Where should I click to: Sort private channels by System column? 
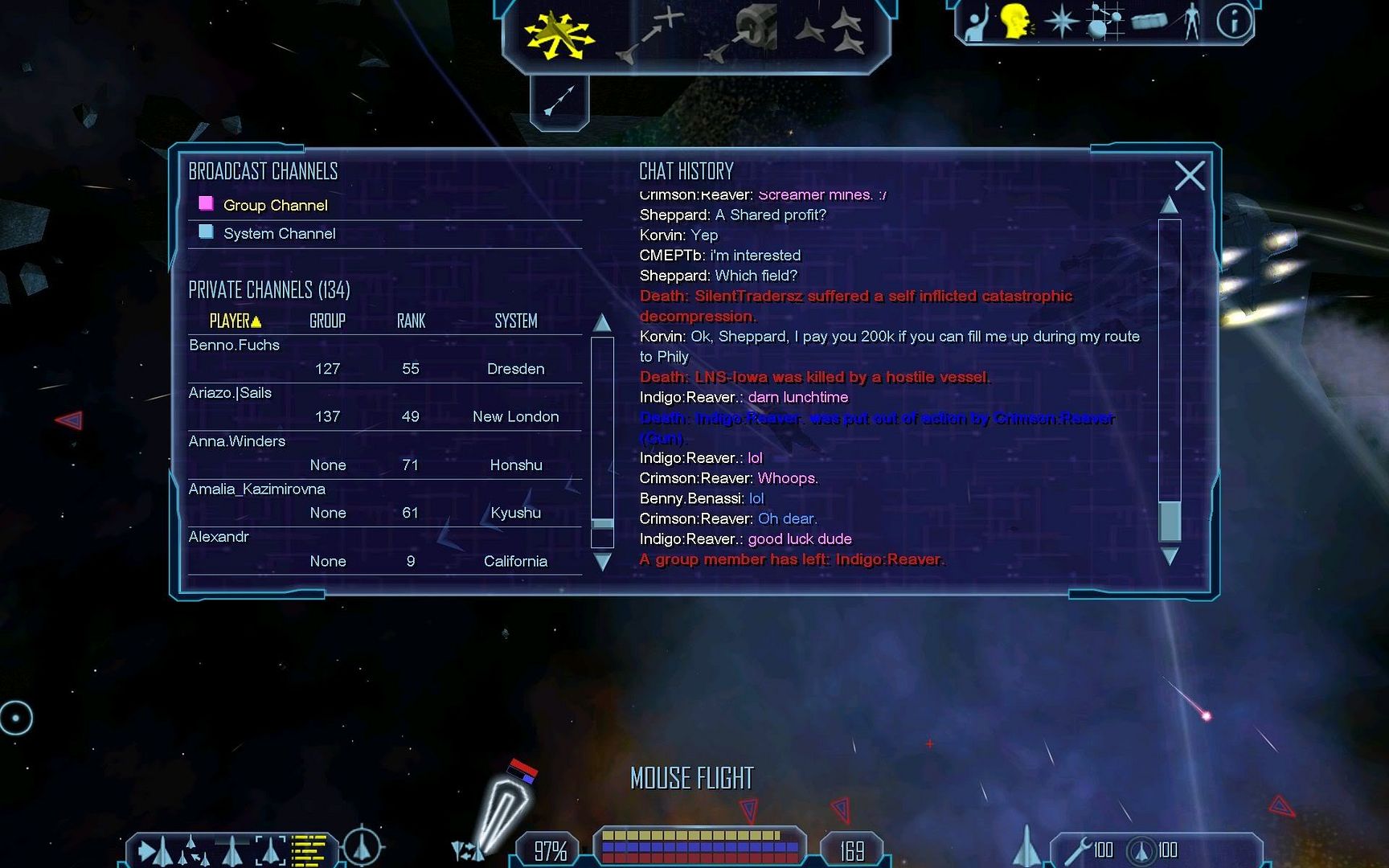(x=515, y=321)
